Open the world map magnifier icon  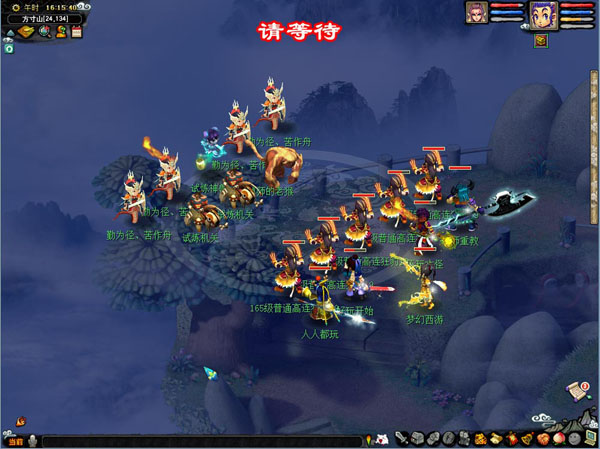coord(44,31)
